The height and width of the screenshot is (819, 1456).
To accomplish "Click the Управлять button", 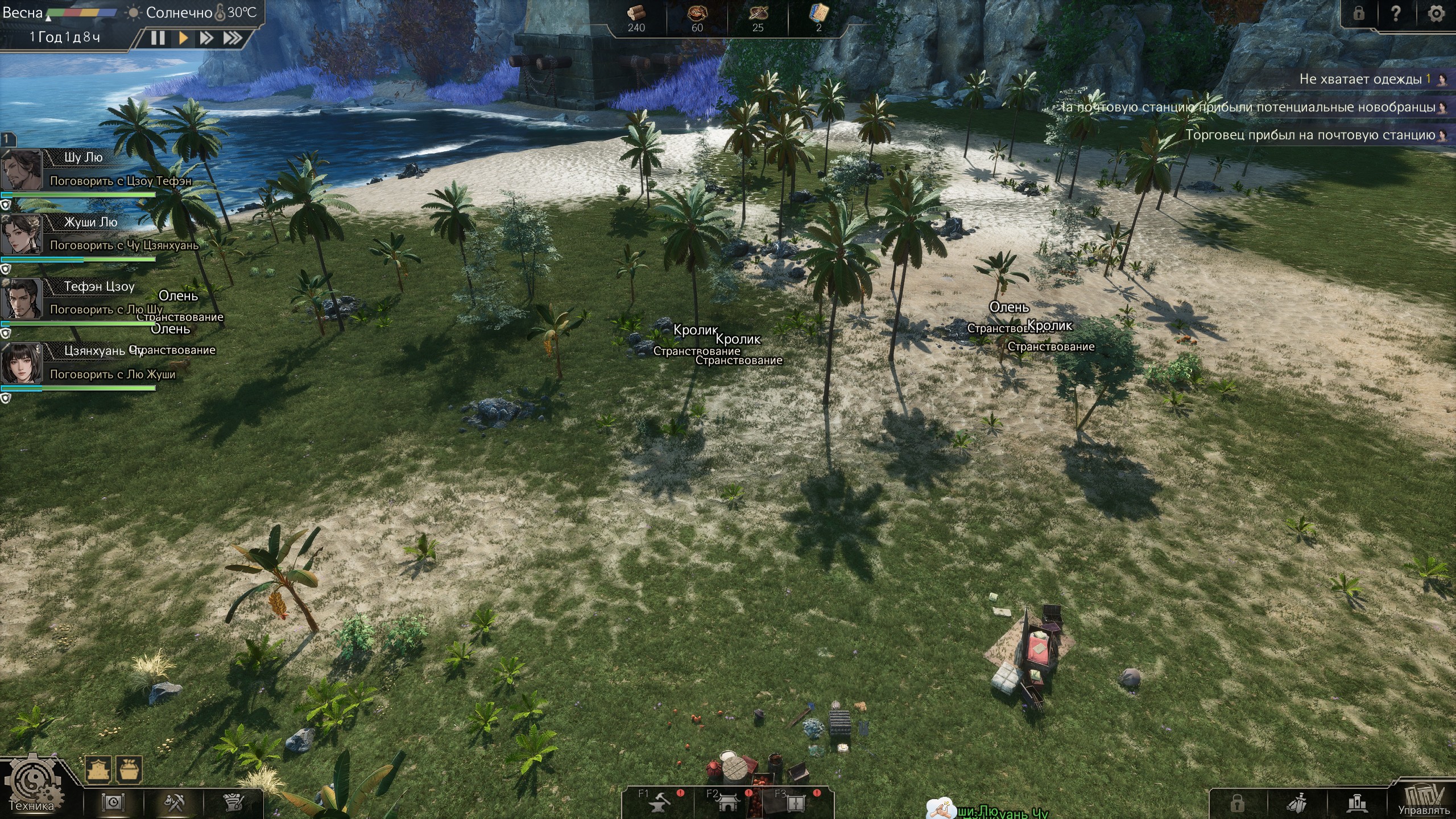I will (1424, 800).
